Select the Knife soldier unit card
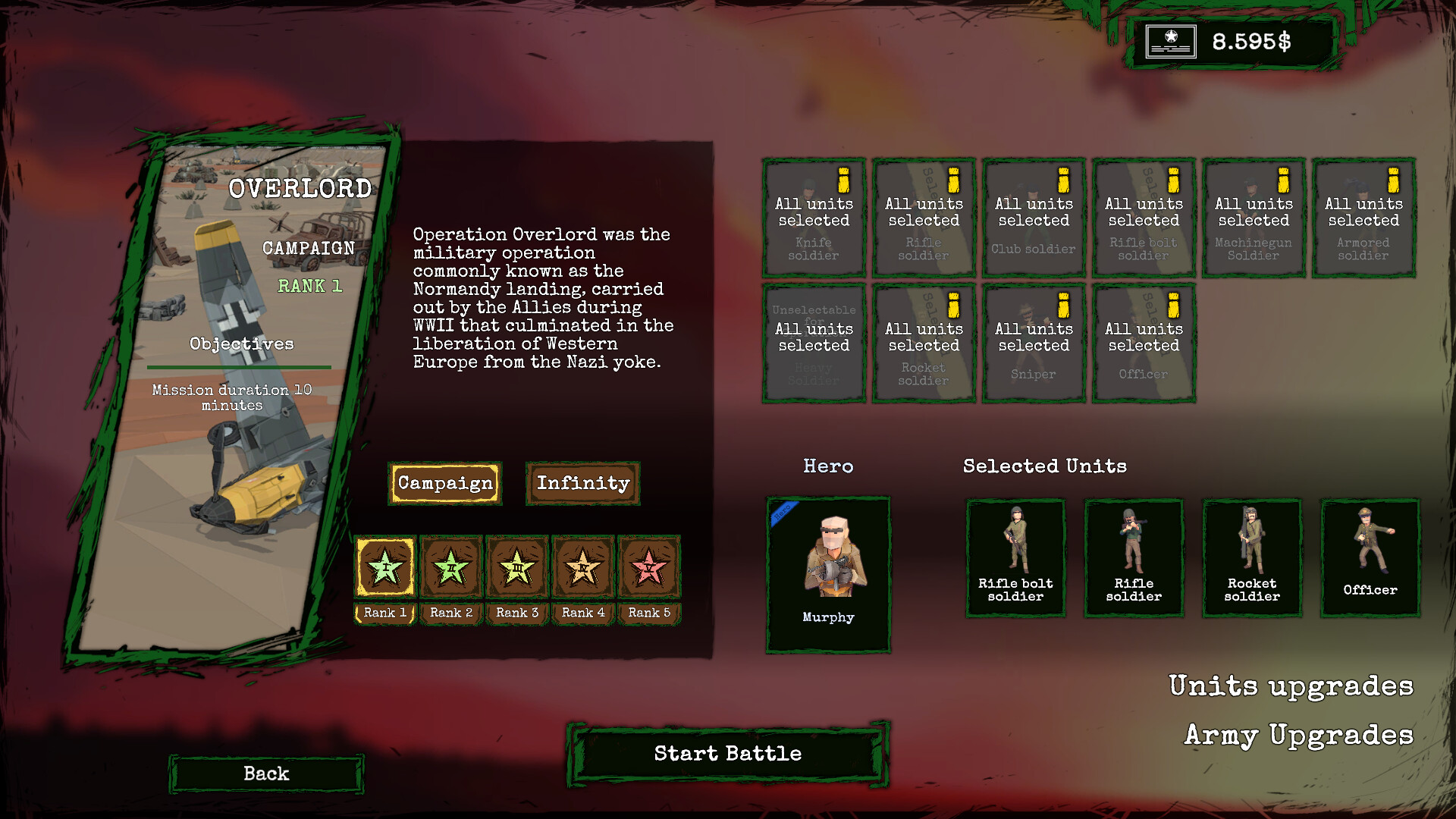 tap(814, 218)
